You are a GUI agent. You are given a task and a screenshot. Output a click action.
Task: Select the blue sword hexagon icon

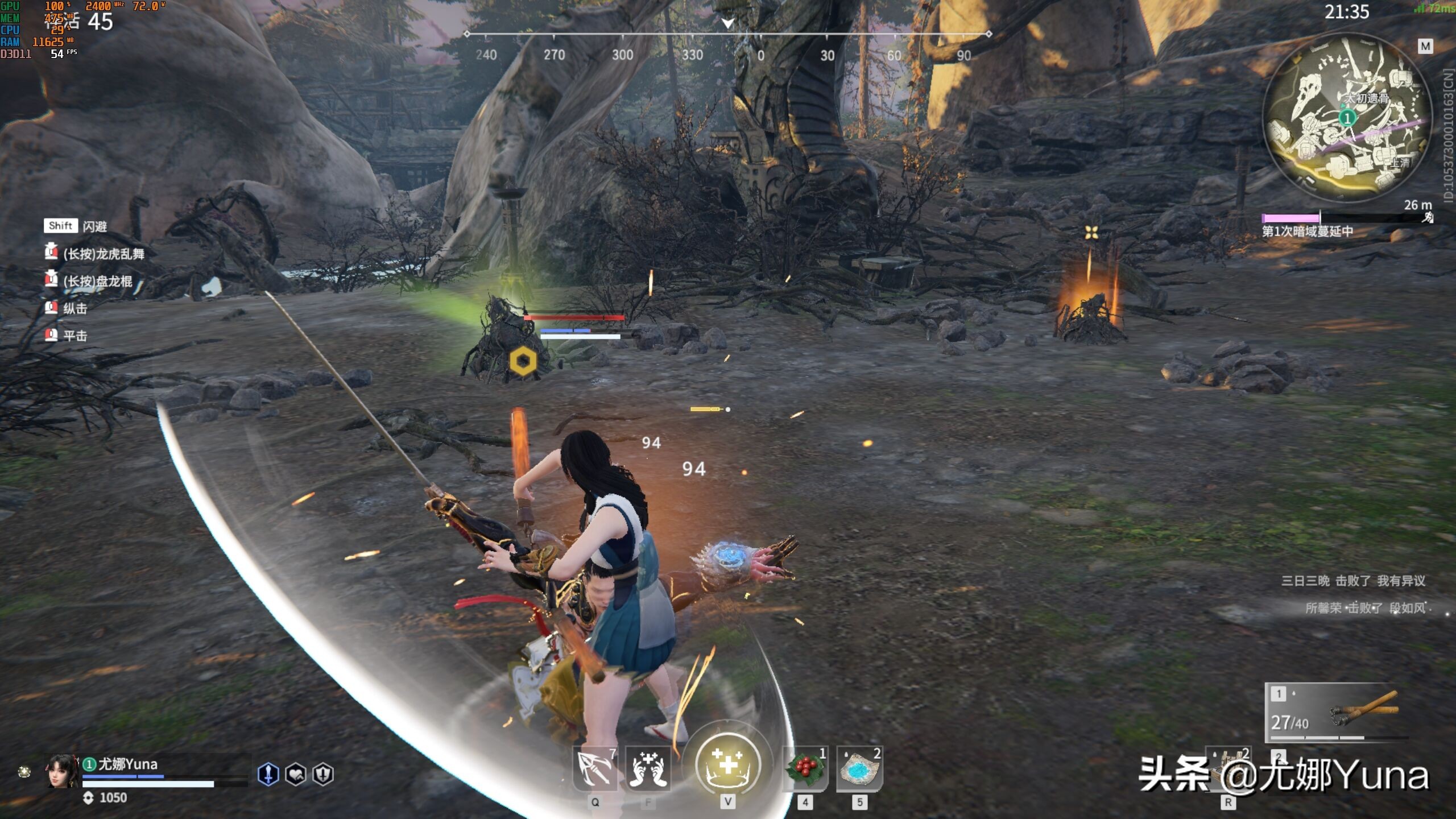pos(268,774)
